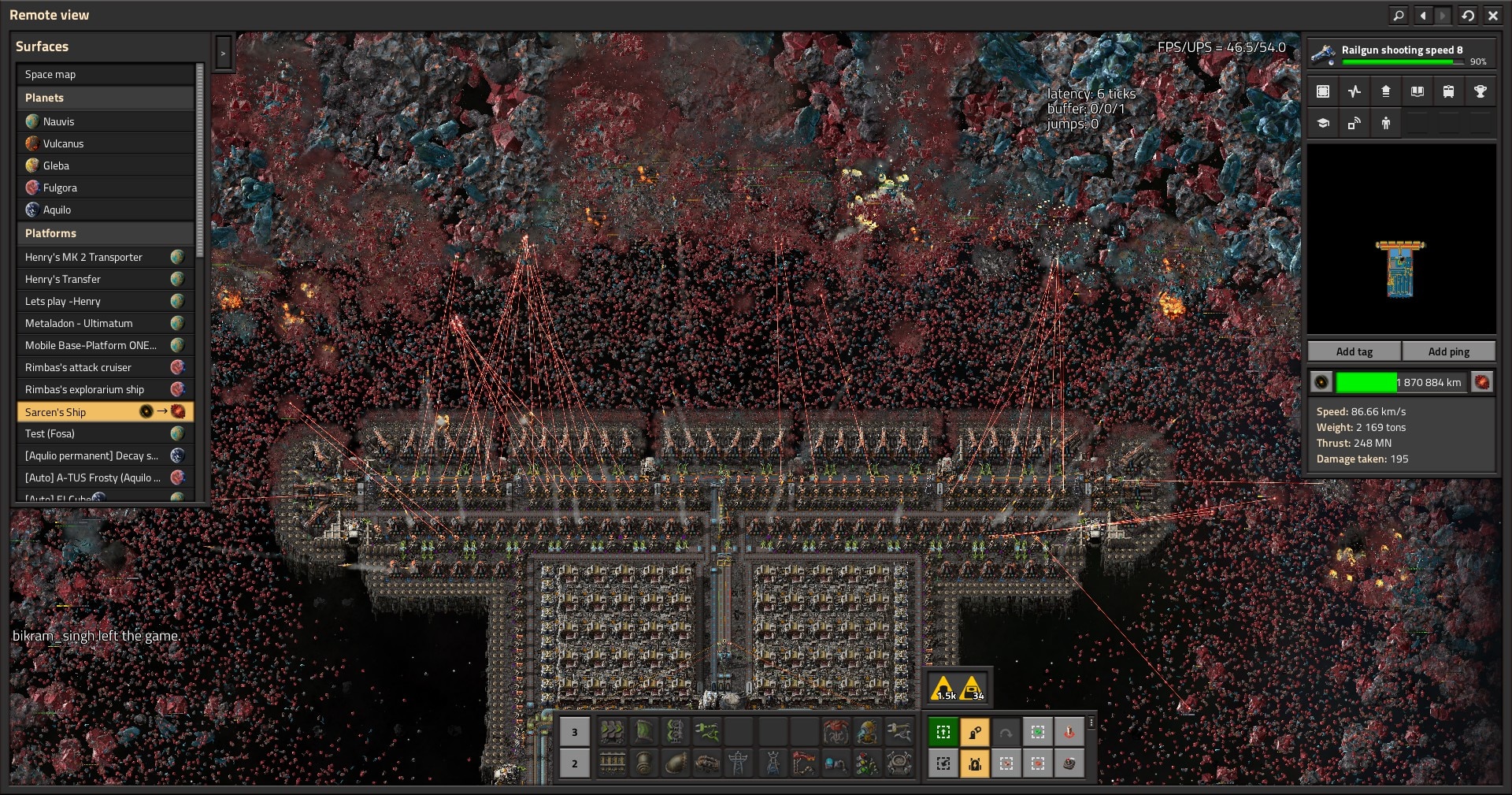
Task: Close the Remote view window
Action: [1492, 15]
